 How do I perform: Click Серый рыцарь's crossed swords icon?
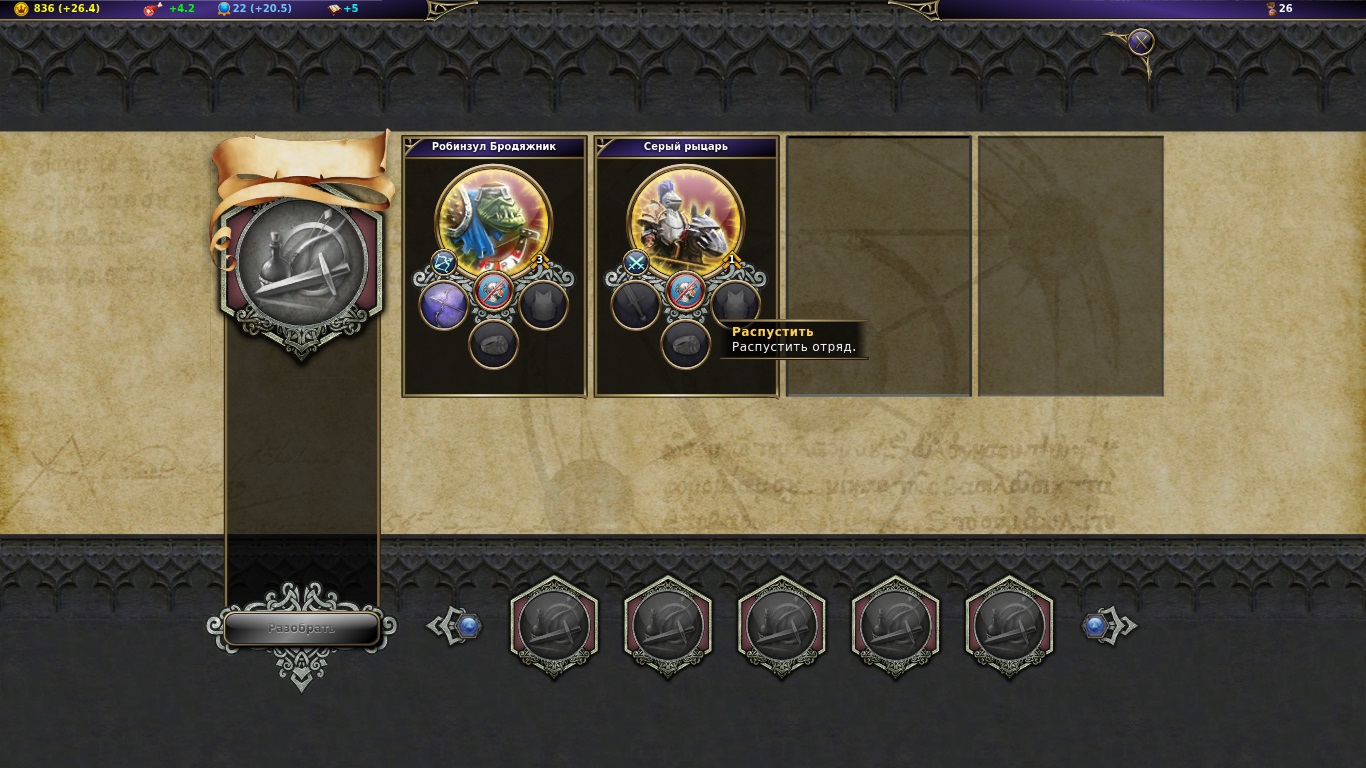point(636,263)
